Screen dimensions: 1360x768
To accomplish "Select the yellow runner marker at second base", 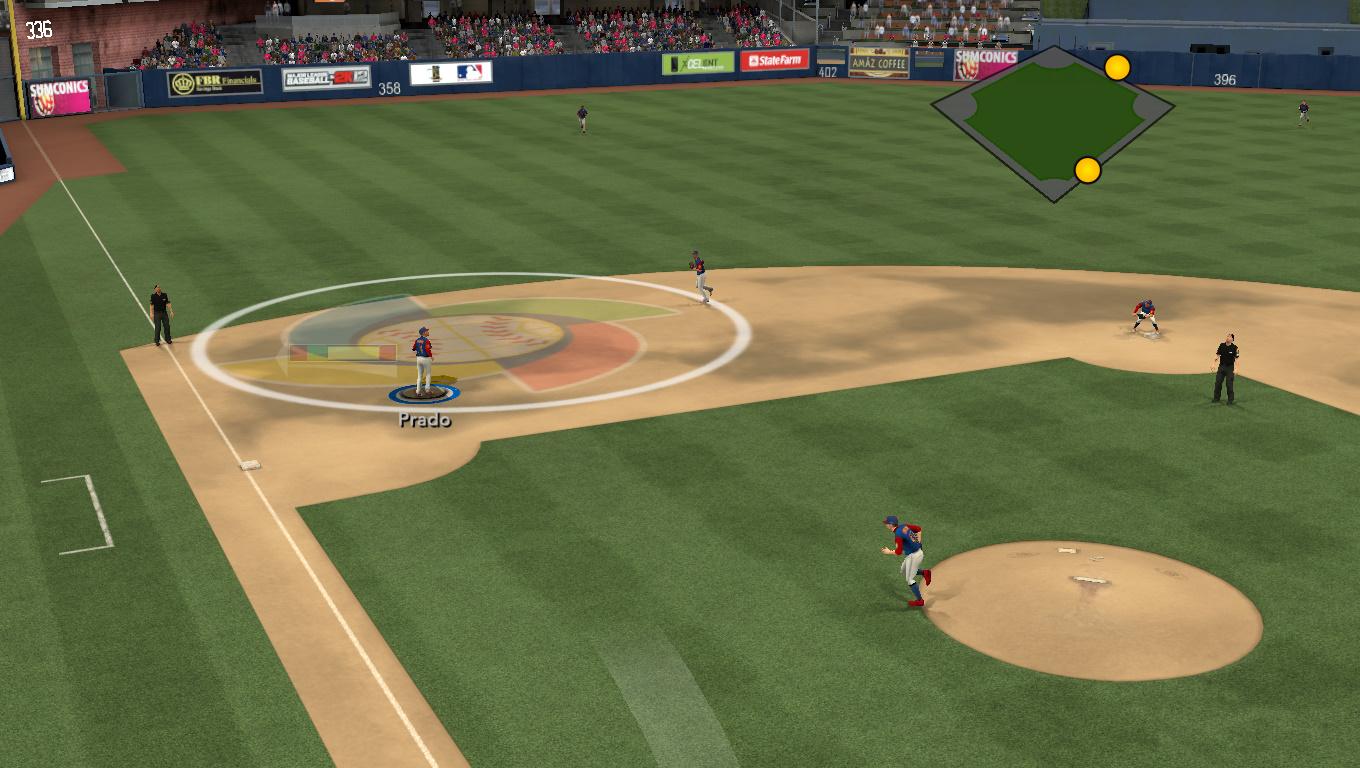I will pos(1117,68).
